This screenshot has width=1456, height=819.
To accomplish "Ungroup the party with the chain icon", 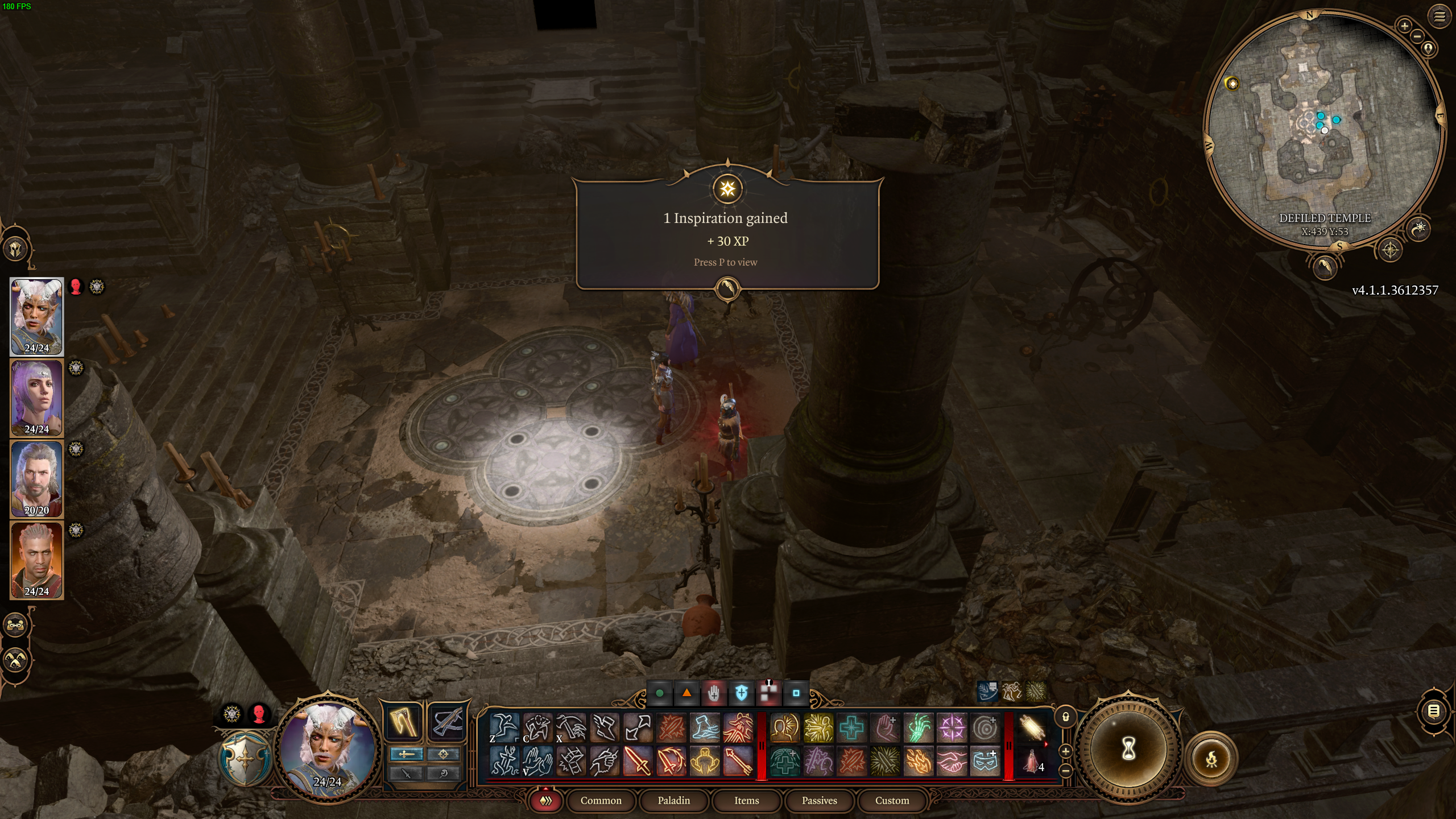I will coord(16,624).
